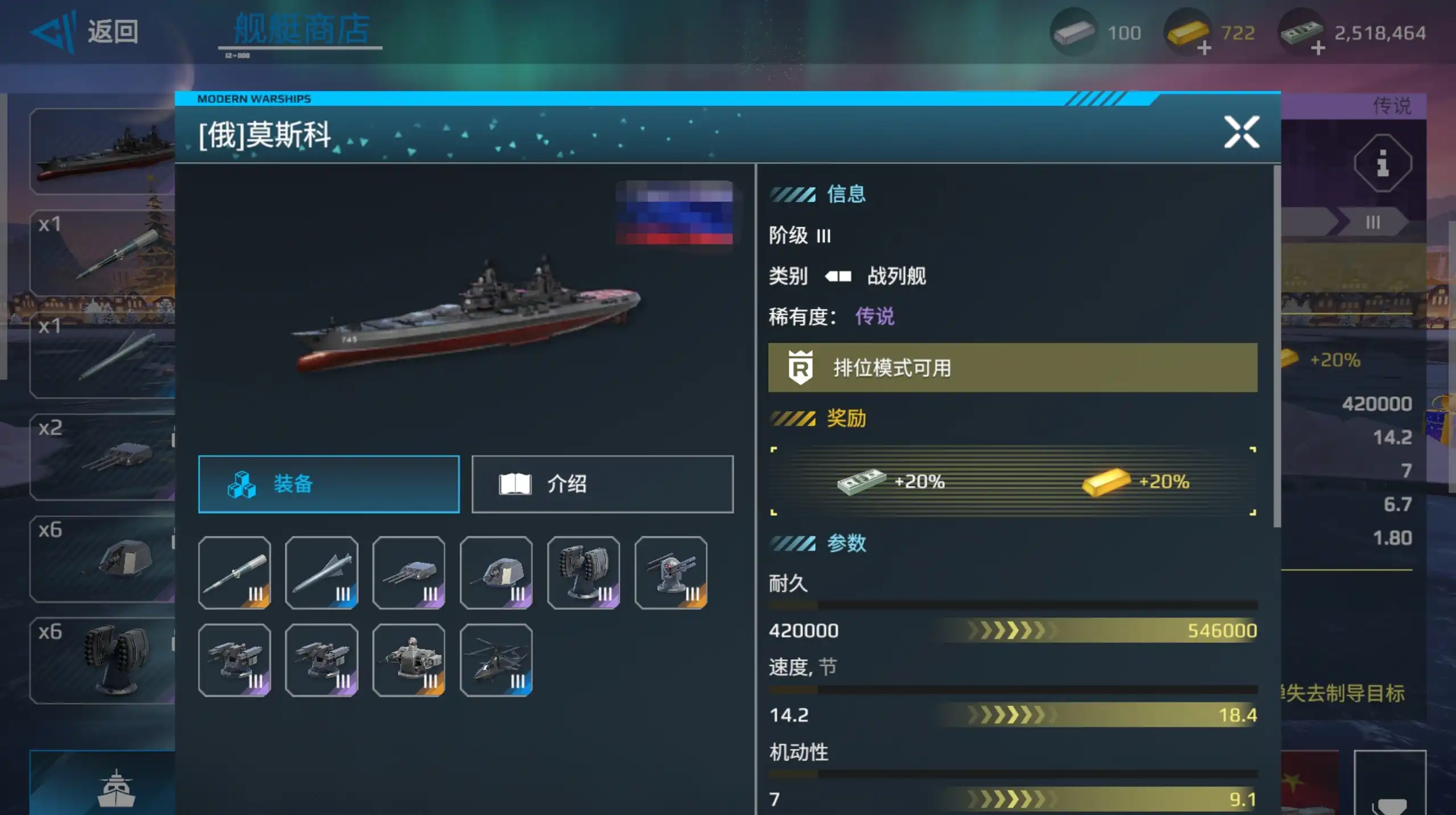Add more dollars with plus button
This screenshot has width=1456, height=815.
[1317, 49]
